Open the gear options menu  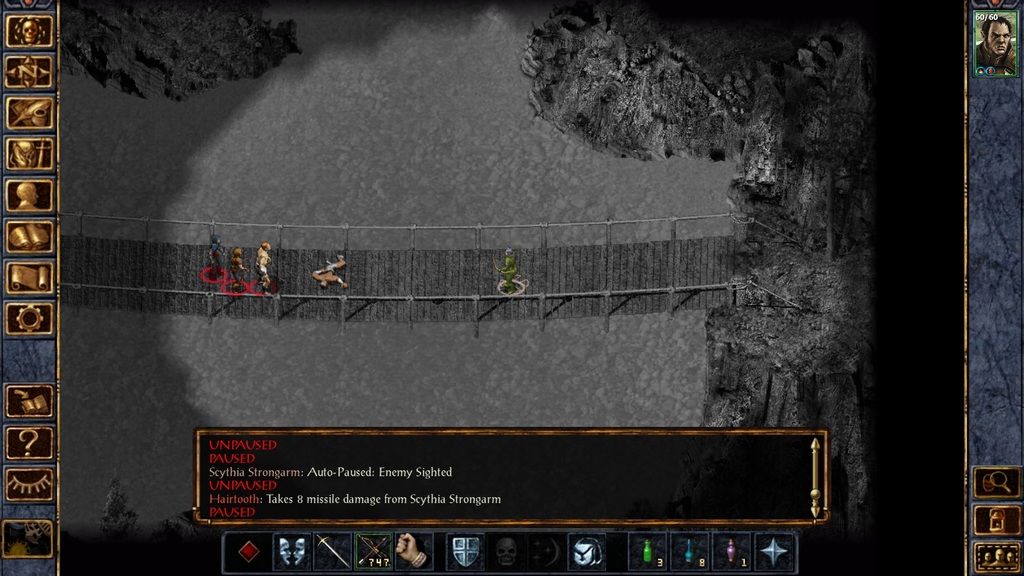click(29, 319)
